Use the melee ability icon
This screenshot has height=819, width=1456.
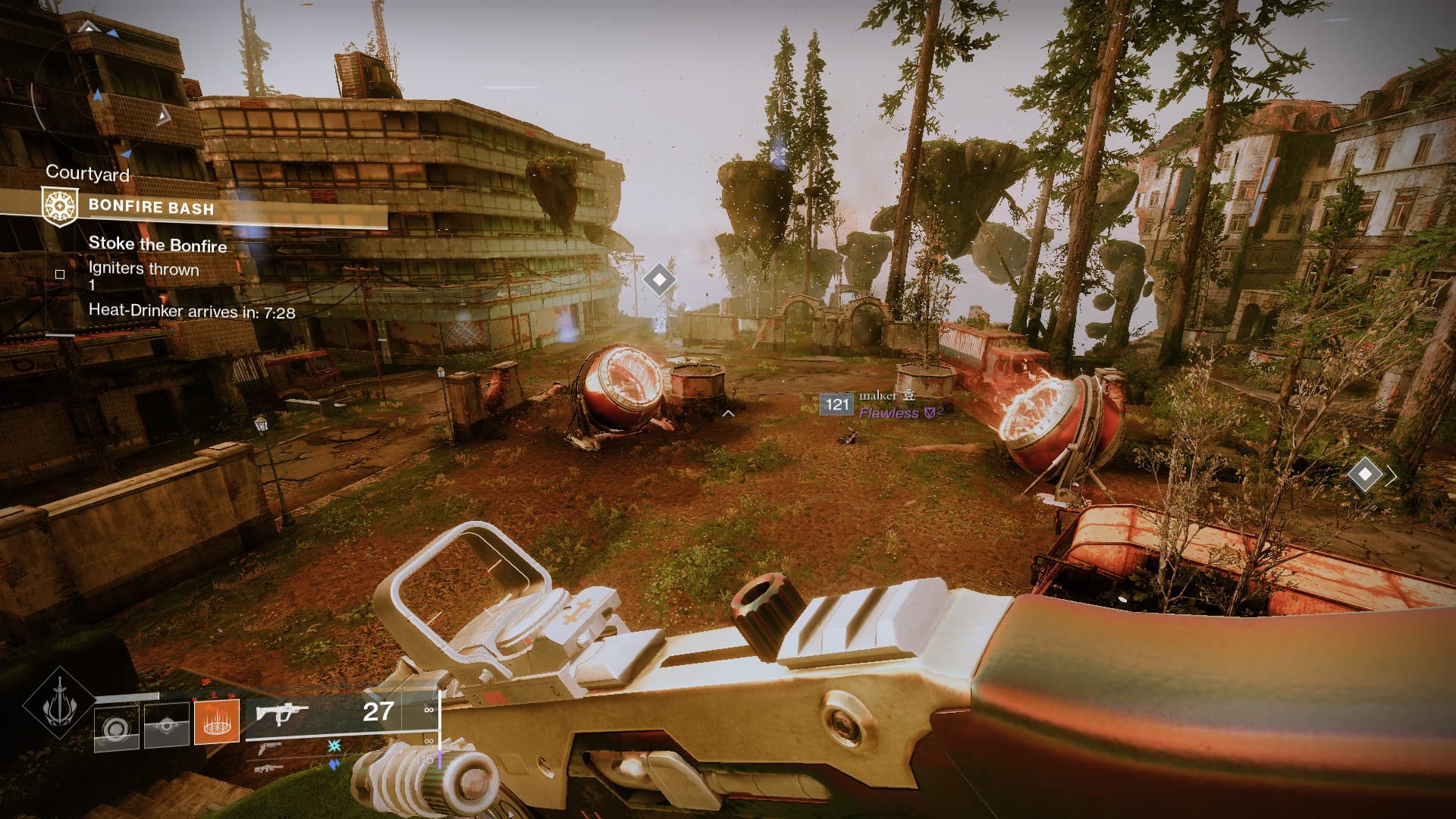click(x=167, y=726)
